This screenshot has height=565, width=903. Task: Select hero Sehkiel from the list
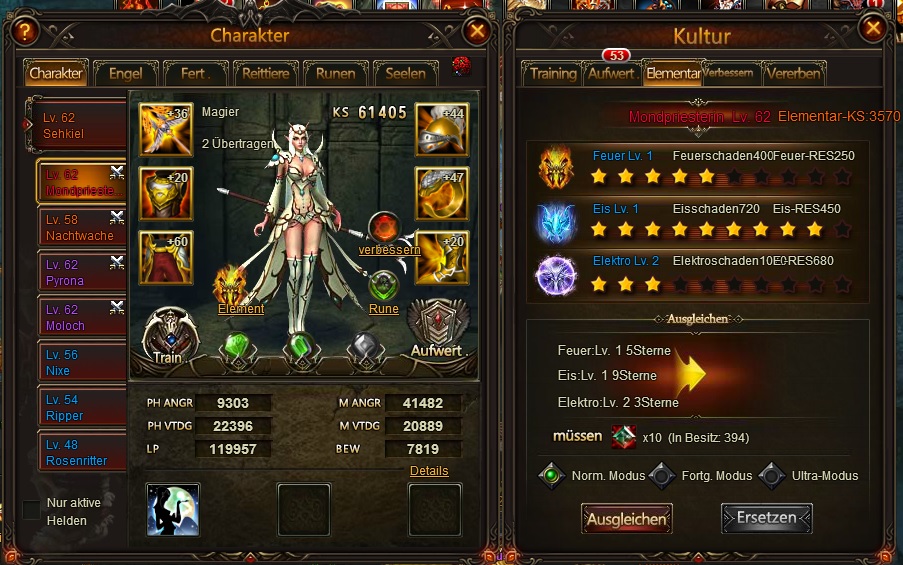80,125
